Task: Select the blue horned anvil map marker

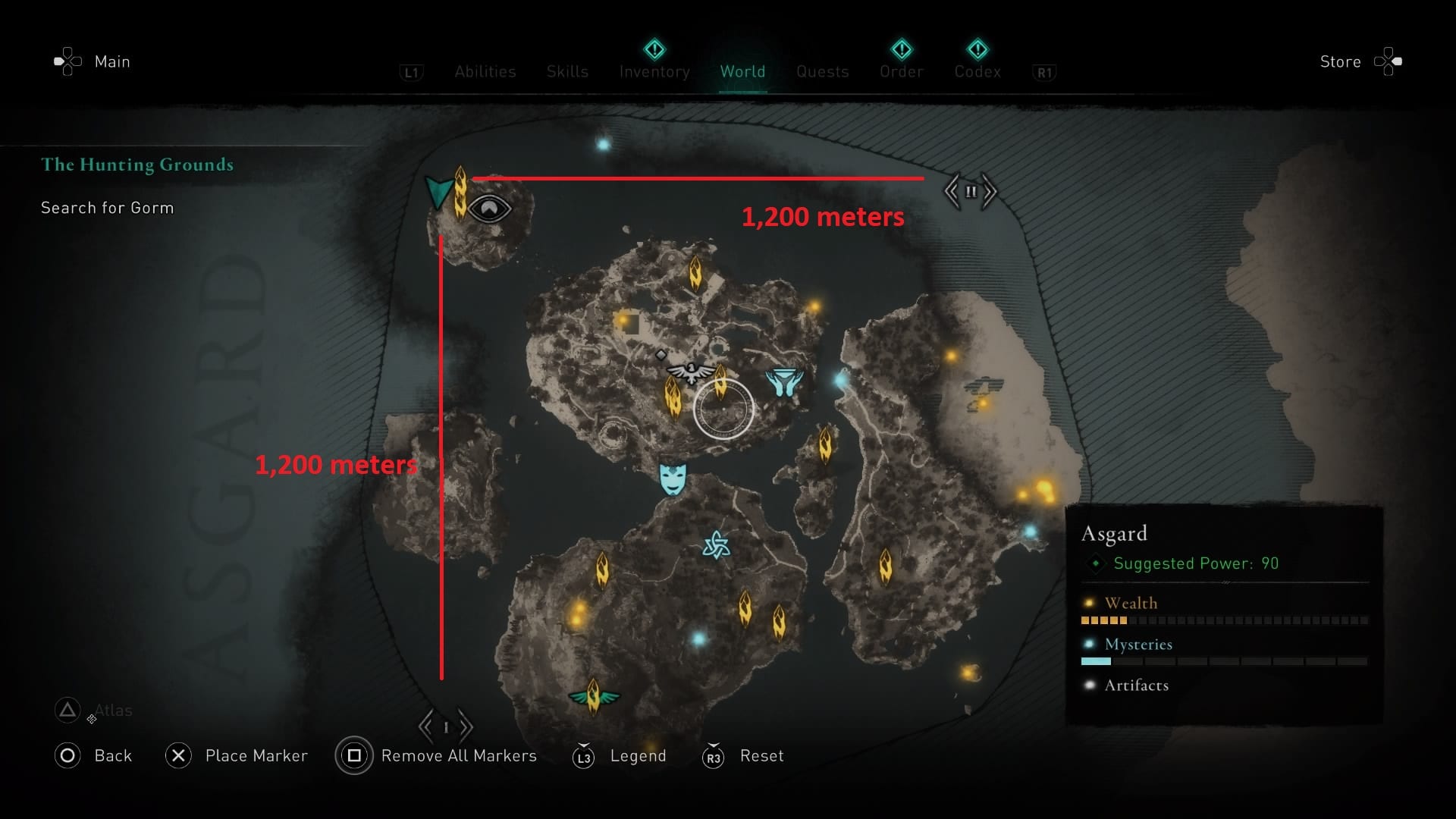Action: [x=784, y=383]
